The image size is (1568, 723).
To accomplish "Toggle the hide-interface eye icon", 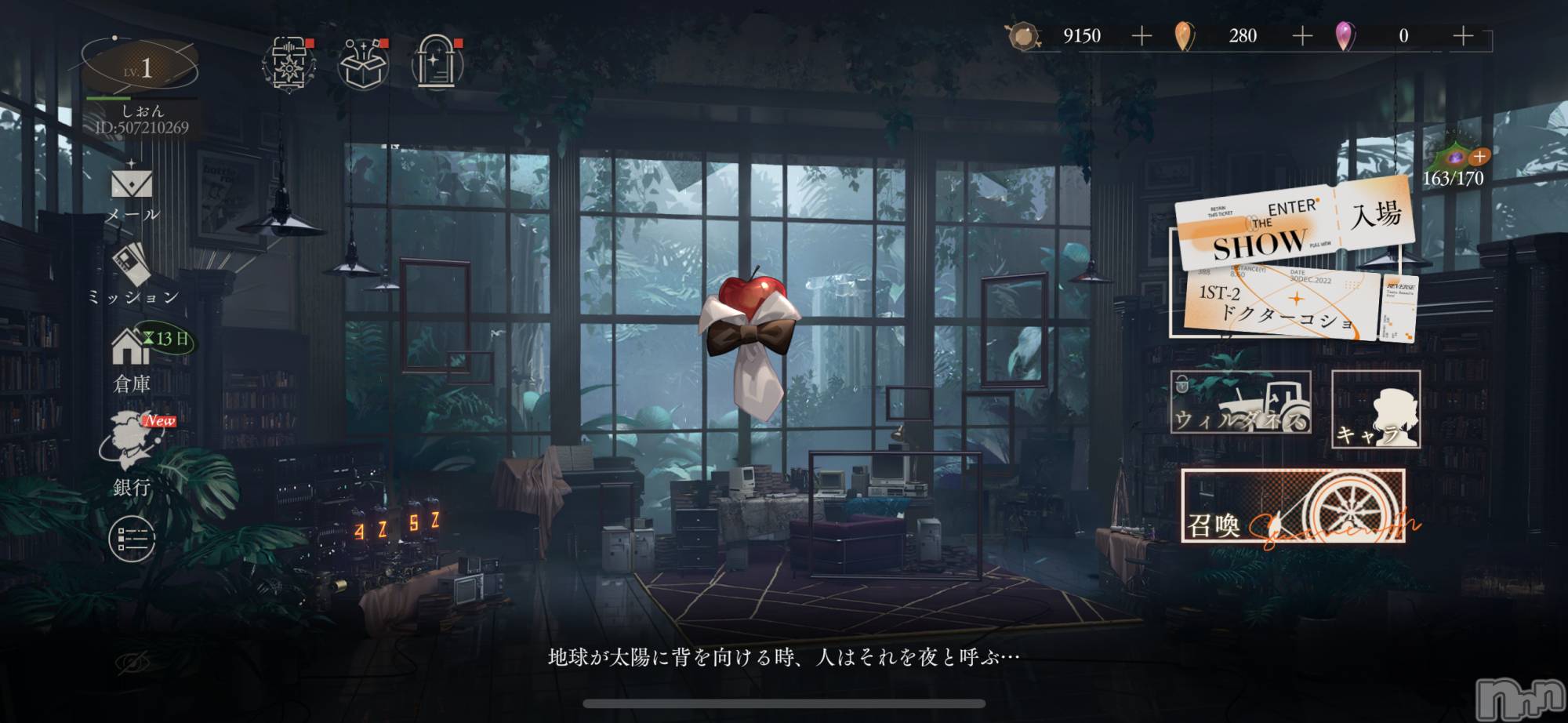I will click(x=132, y=663).
